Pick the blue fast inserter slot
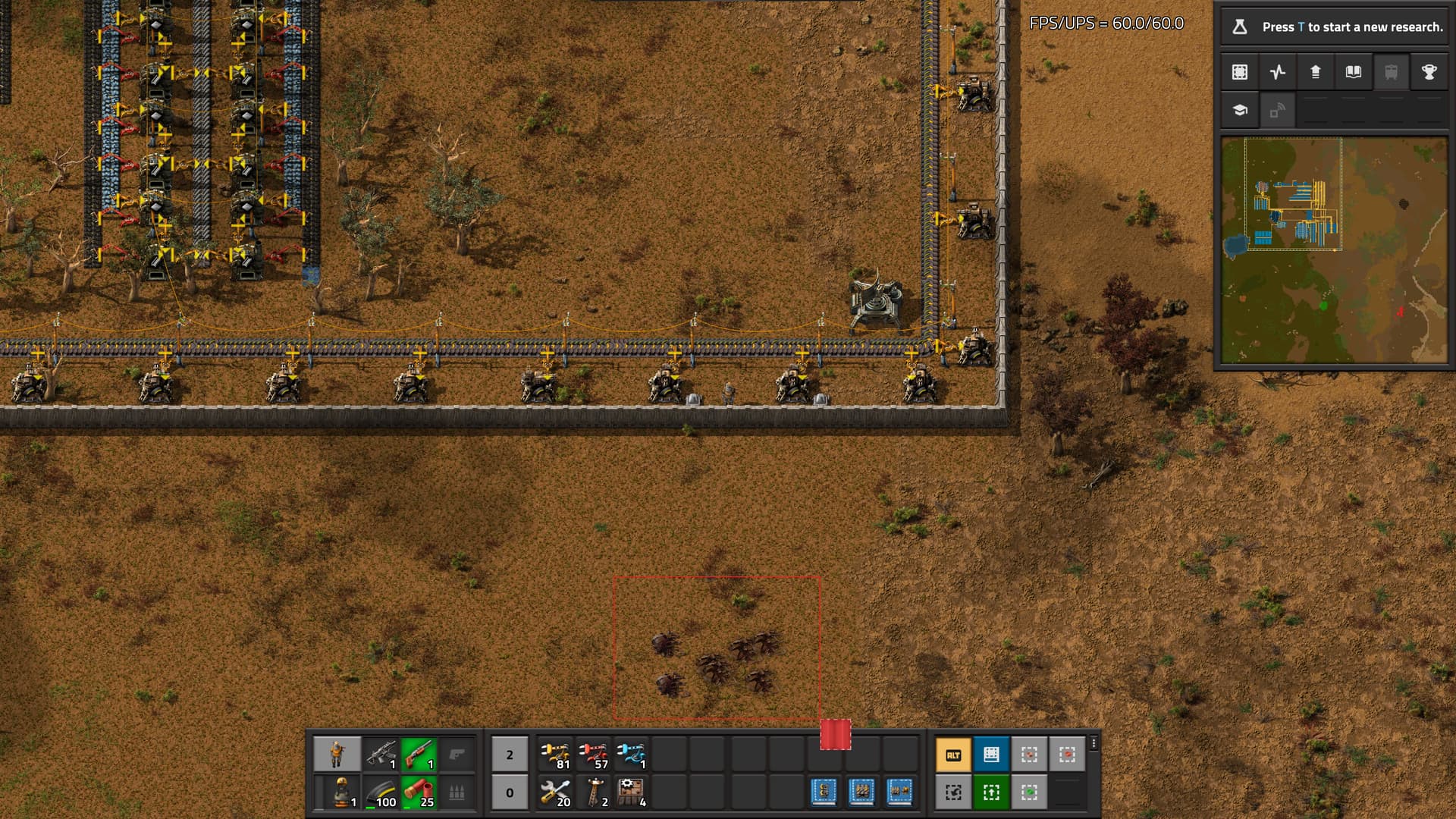The height and width of the screenshot is (819, 1456). coord(632,755)
